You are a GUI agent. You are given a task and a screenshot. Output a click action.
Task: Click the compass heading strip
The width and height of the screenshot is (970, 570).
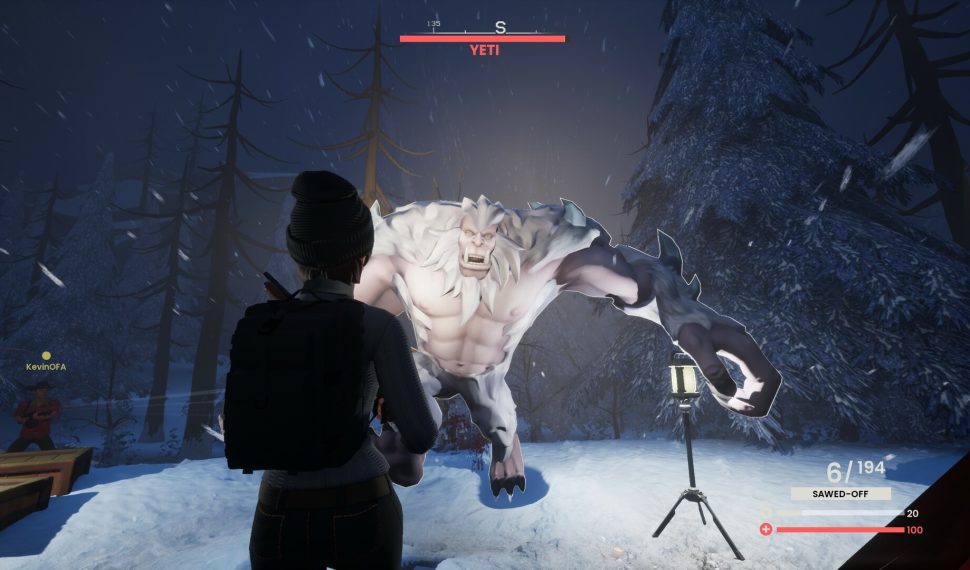coord(481,27)
